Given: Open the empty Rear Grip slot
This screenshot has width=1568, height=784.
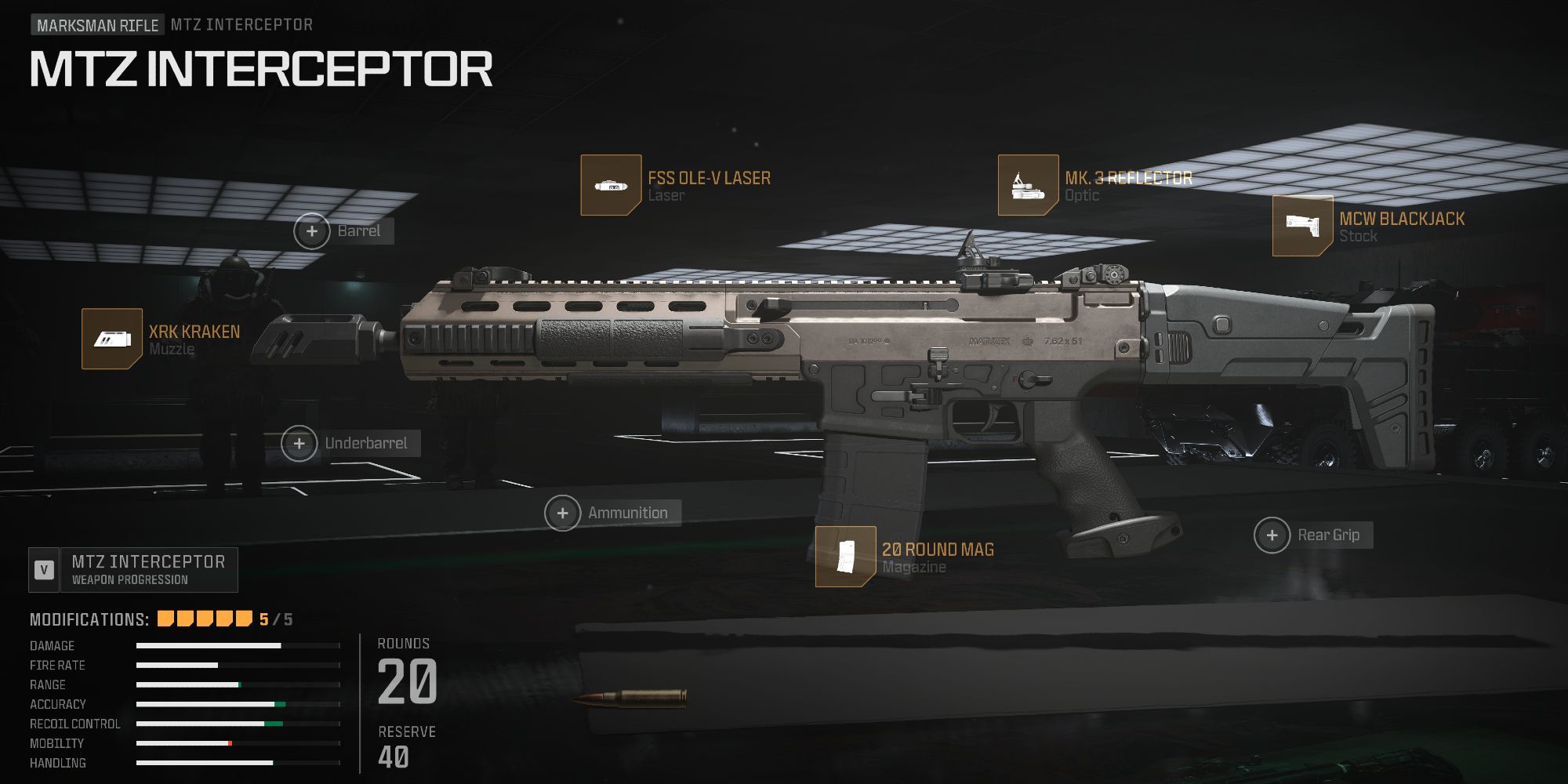Looking at the screenshot, I should (1272, 536).
